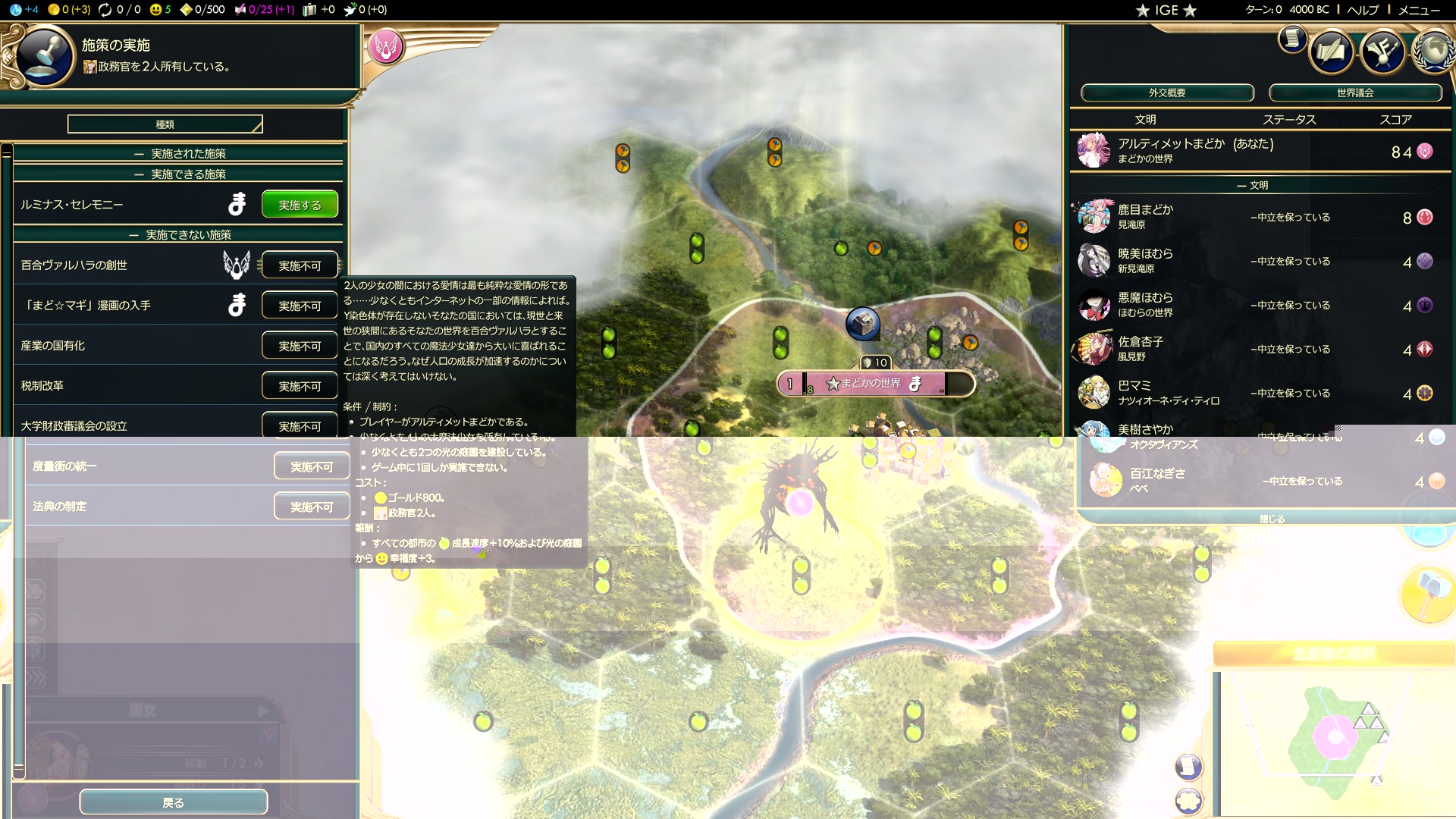The image size is (1456, 819).
Task: Click the 戻る back button
Action: click(x=173, y=802)
